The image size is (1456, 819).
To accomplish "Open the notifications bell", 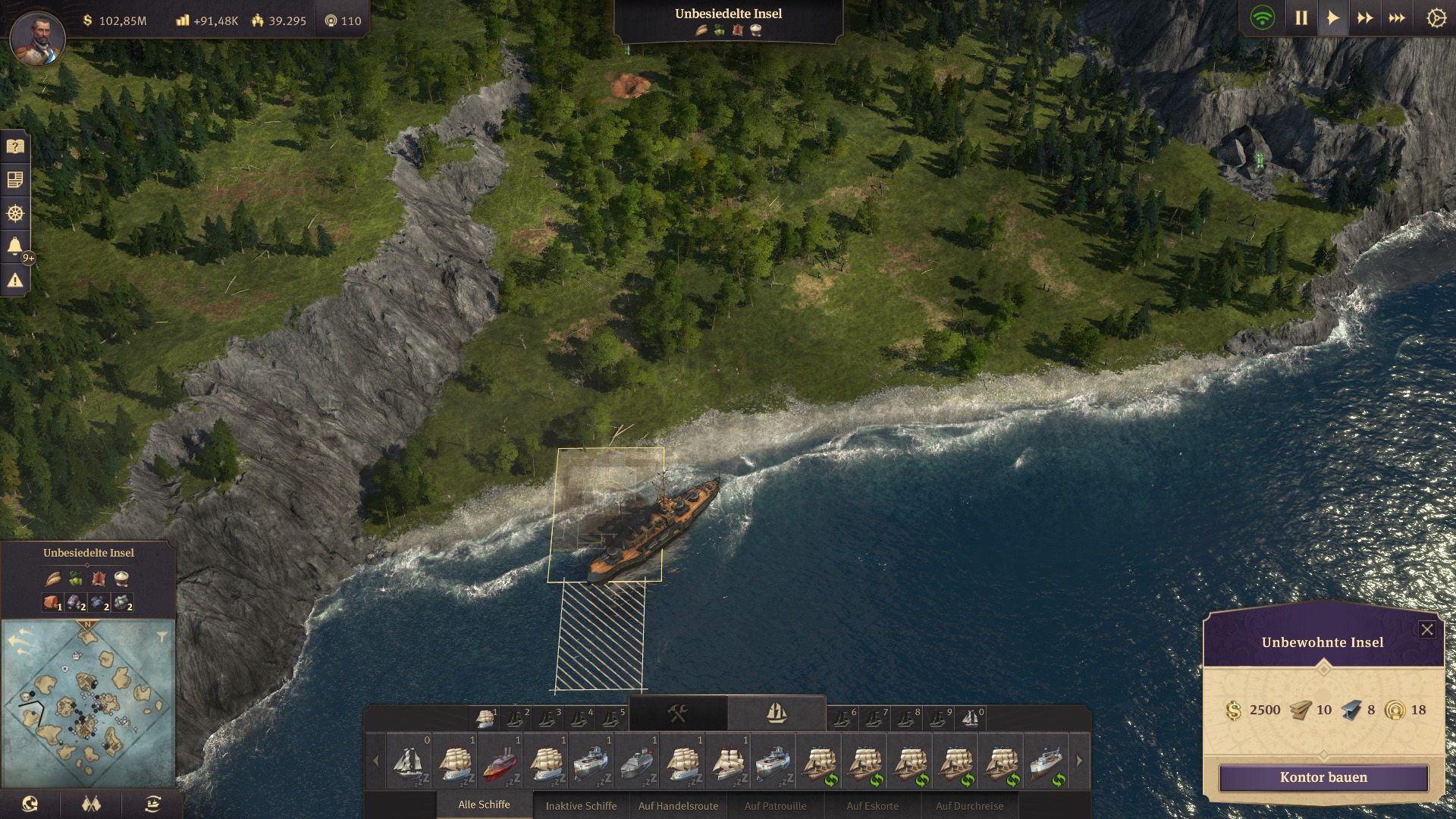I will tap(15, 246).
